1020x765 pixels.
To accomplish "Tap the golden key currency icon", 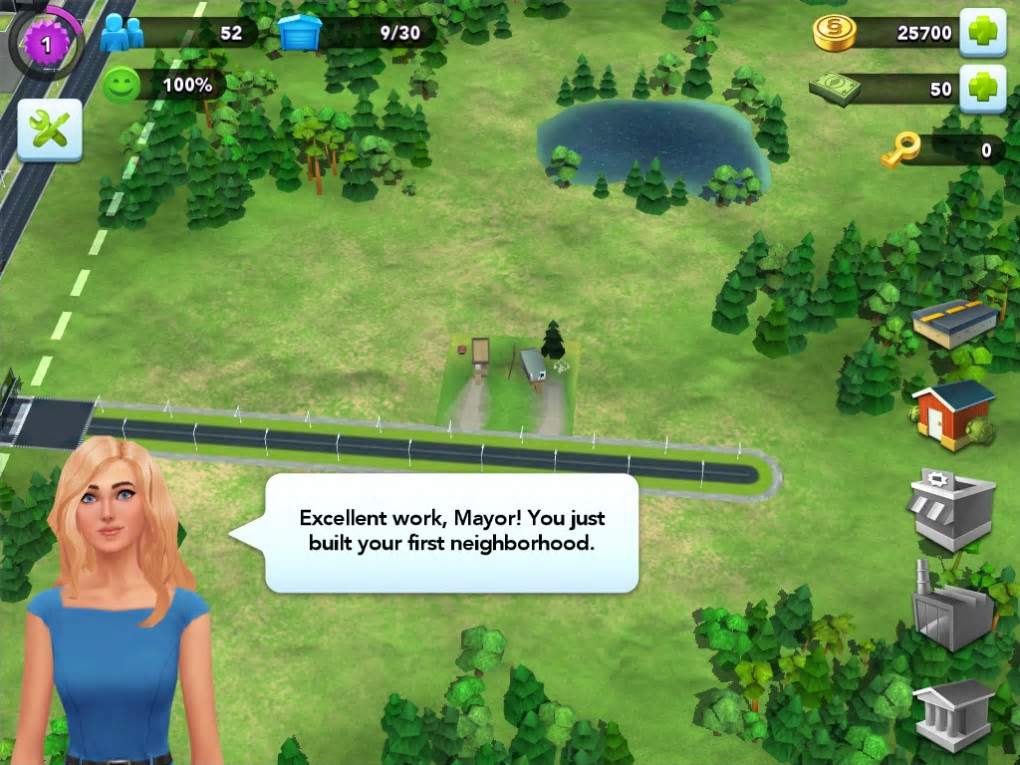I will (899, 151).
